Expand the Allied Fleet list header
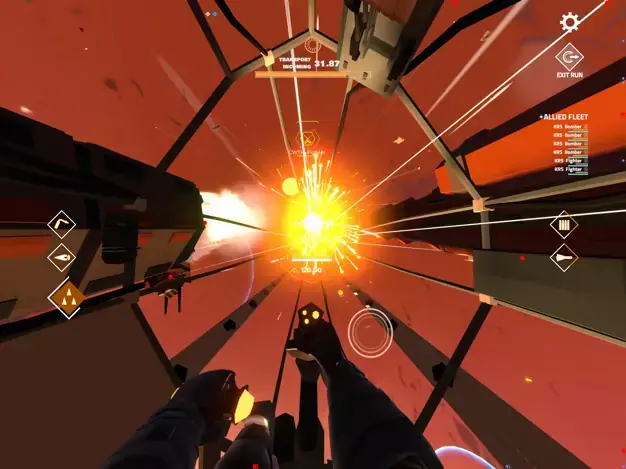626x469 pixels. 564,117
